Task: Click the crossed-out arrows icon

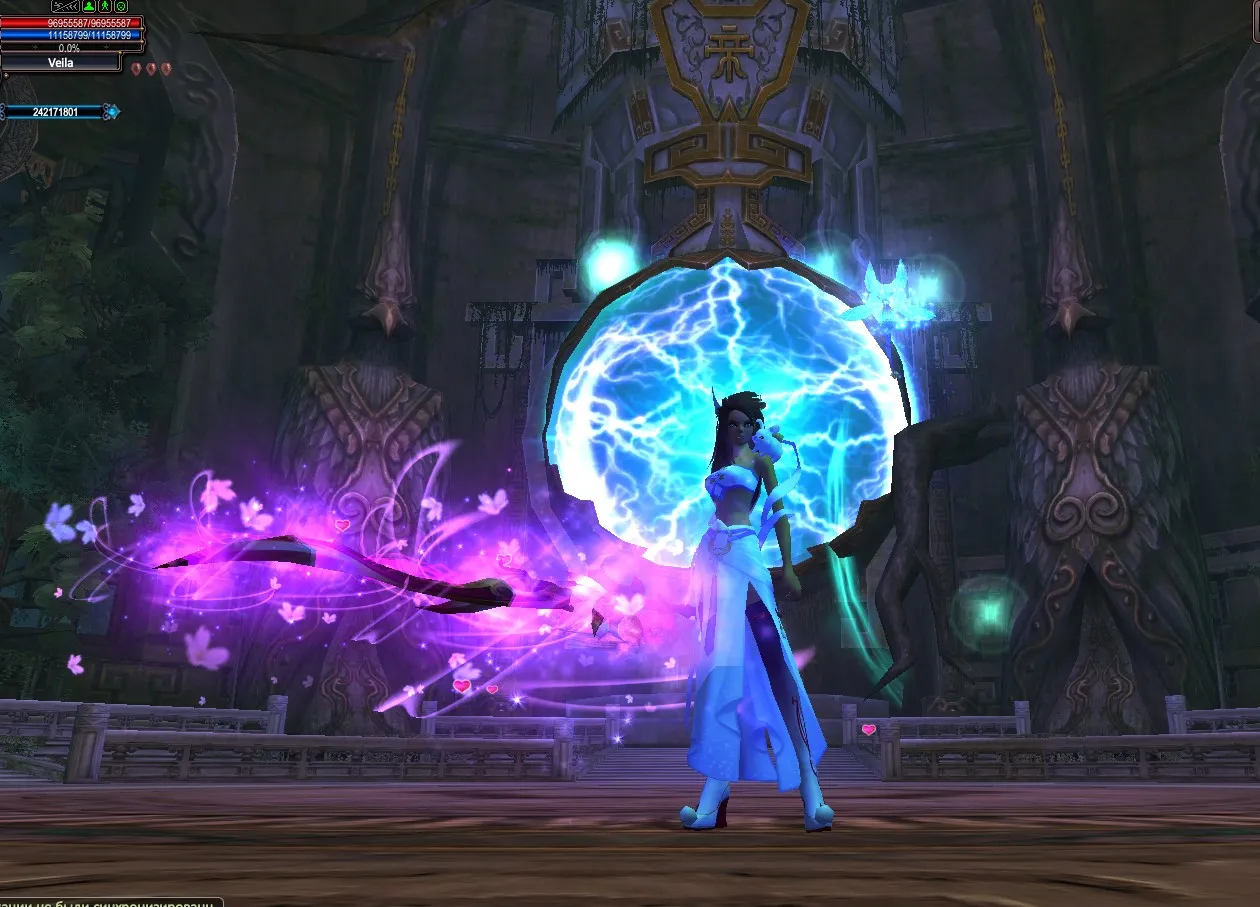Action: coord(65,7)
